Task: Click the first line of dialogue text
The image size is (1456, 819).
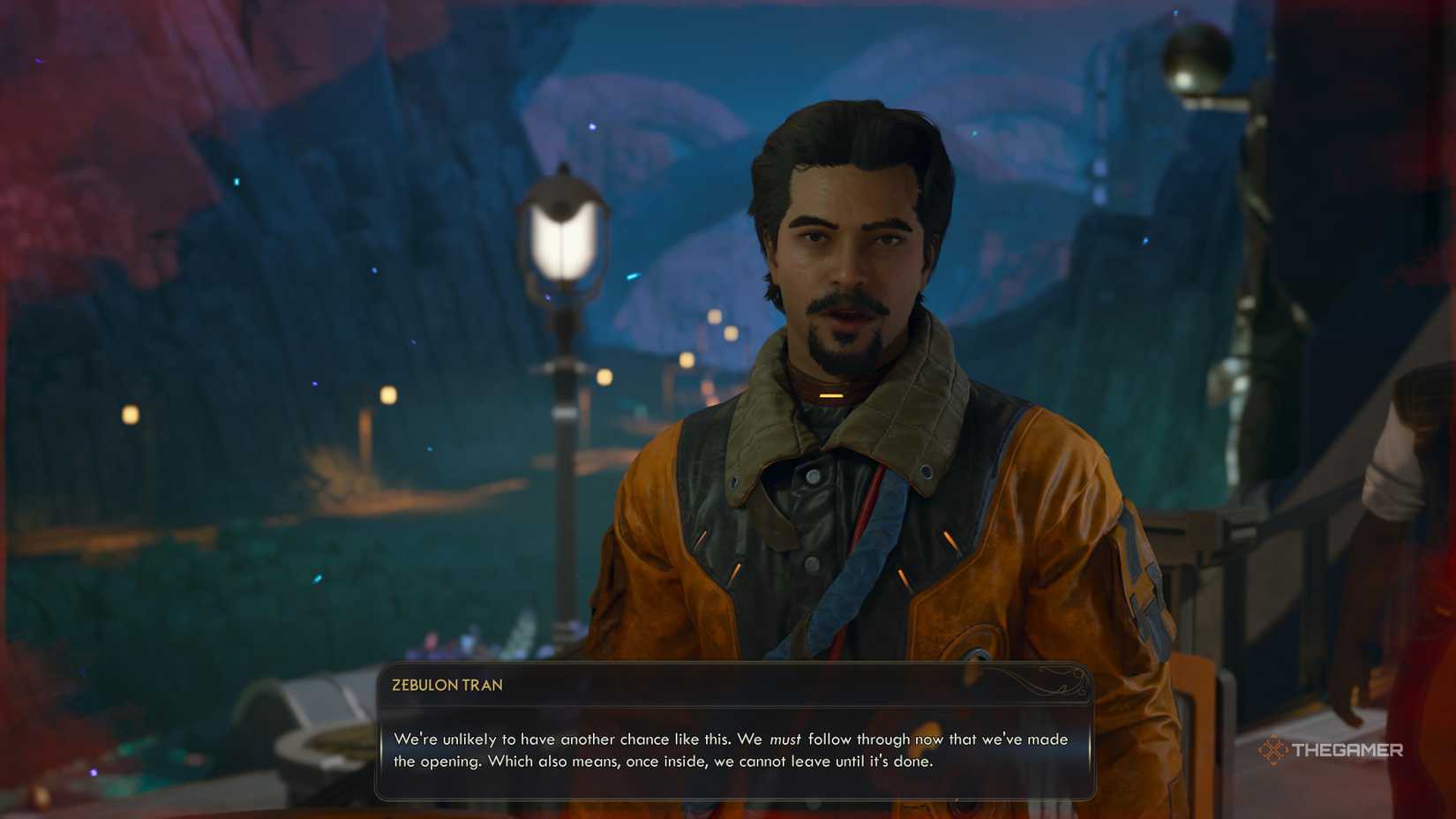Action: (x=731, y=740)
